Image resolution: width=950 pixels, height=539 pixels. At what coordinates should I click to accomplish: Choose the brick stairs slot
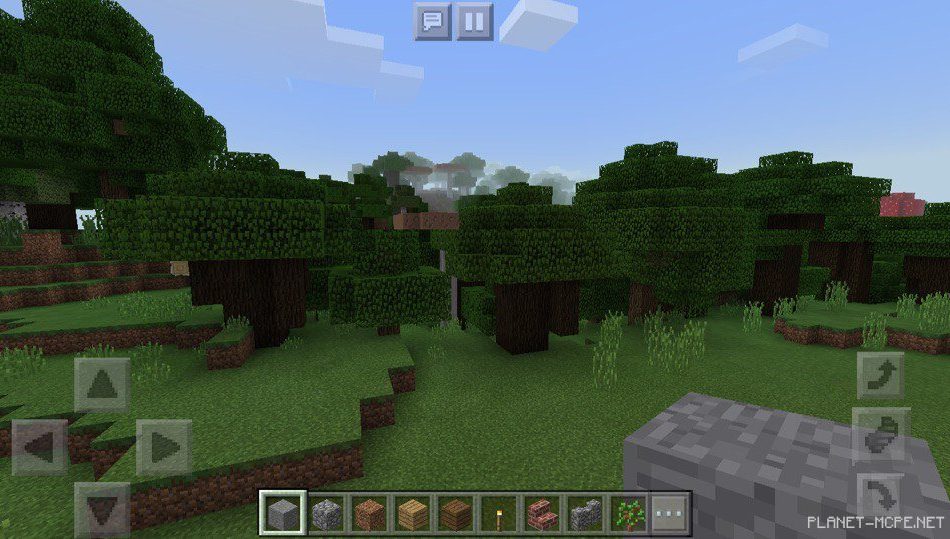543,514
